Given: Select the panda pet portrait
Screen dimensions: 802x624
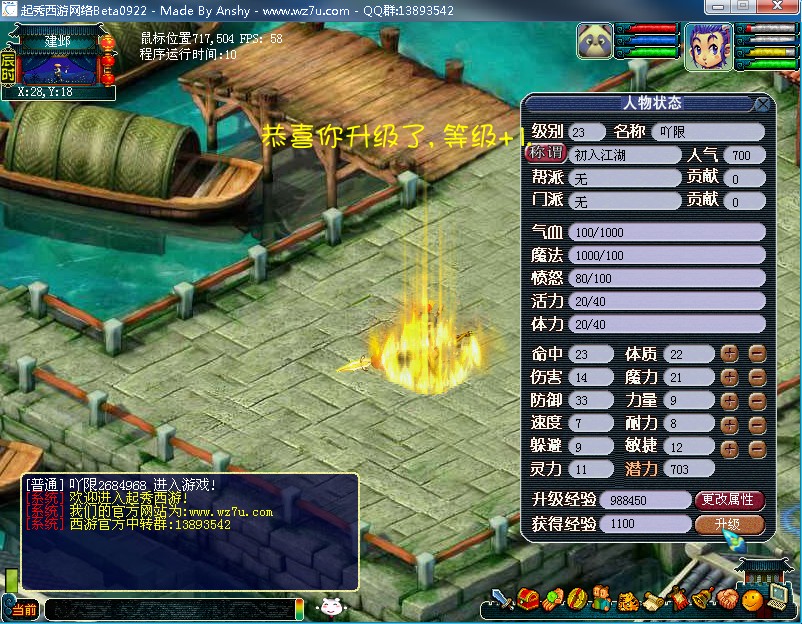Looking at the screenshot, I should [x=594, y=44].
